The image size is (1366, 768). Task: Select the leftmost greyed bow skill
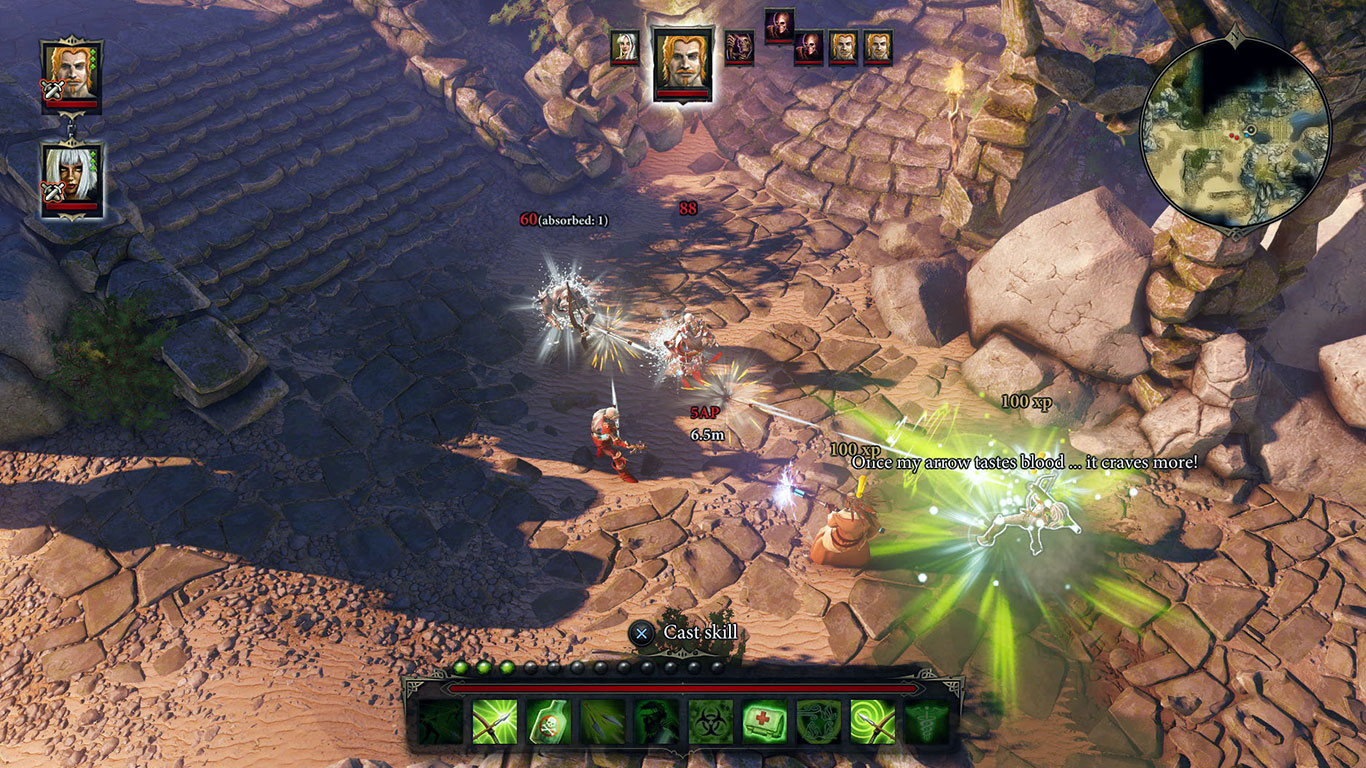439,722
